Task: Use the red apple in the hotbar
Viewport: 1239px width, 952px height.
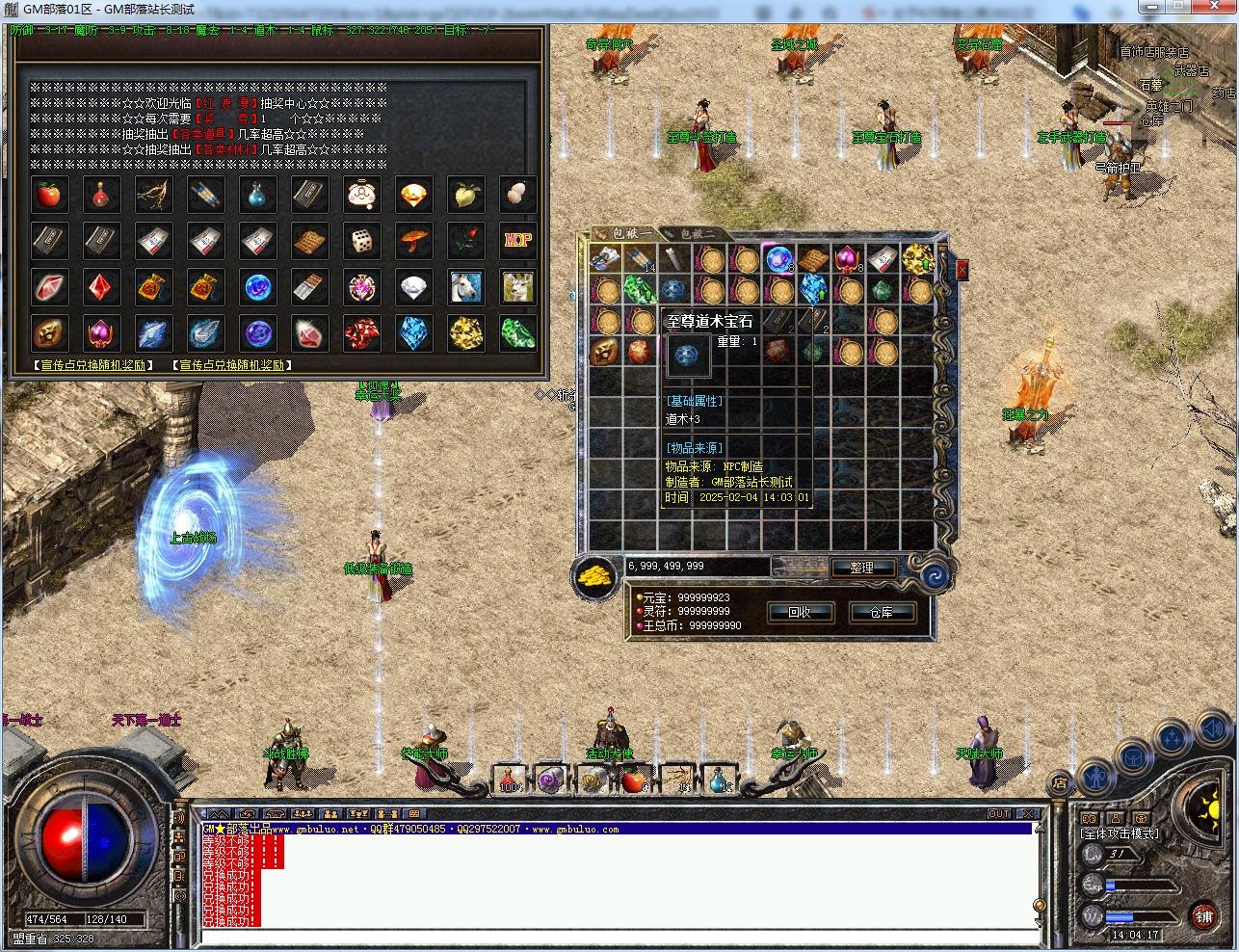Action: pyautogui.click(x=632, y=780)
